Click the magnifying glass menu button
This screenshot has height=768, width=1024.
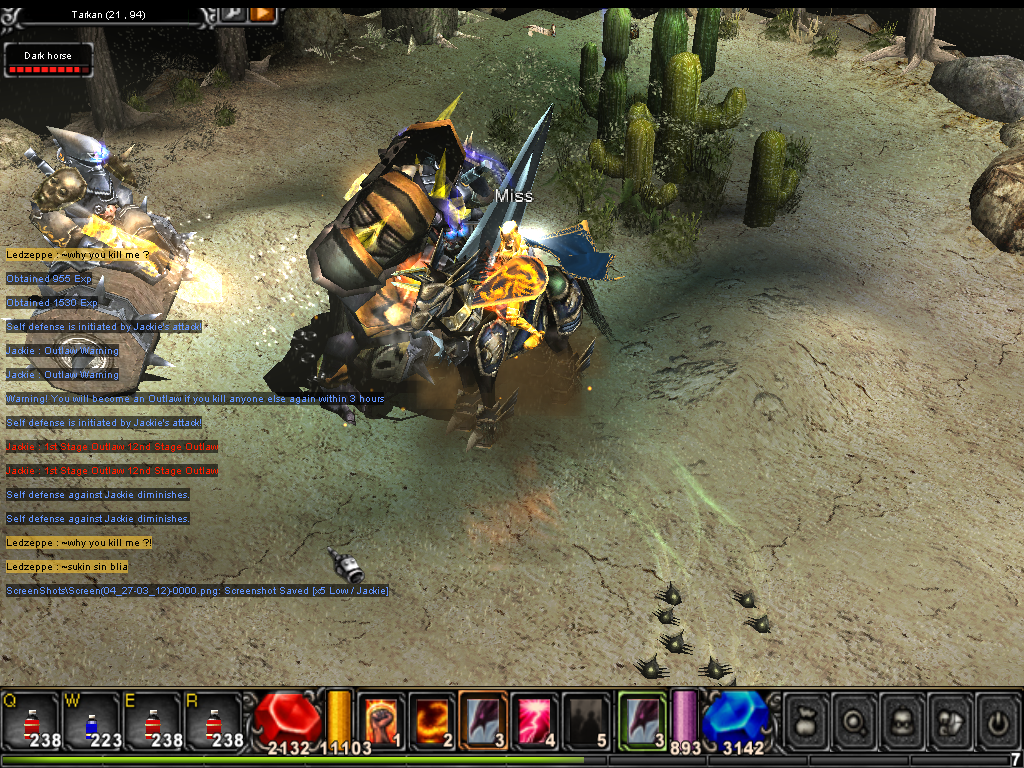(x=853, y=721)
